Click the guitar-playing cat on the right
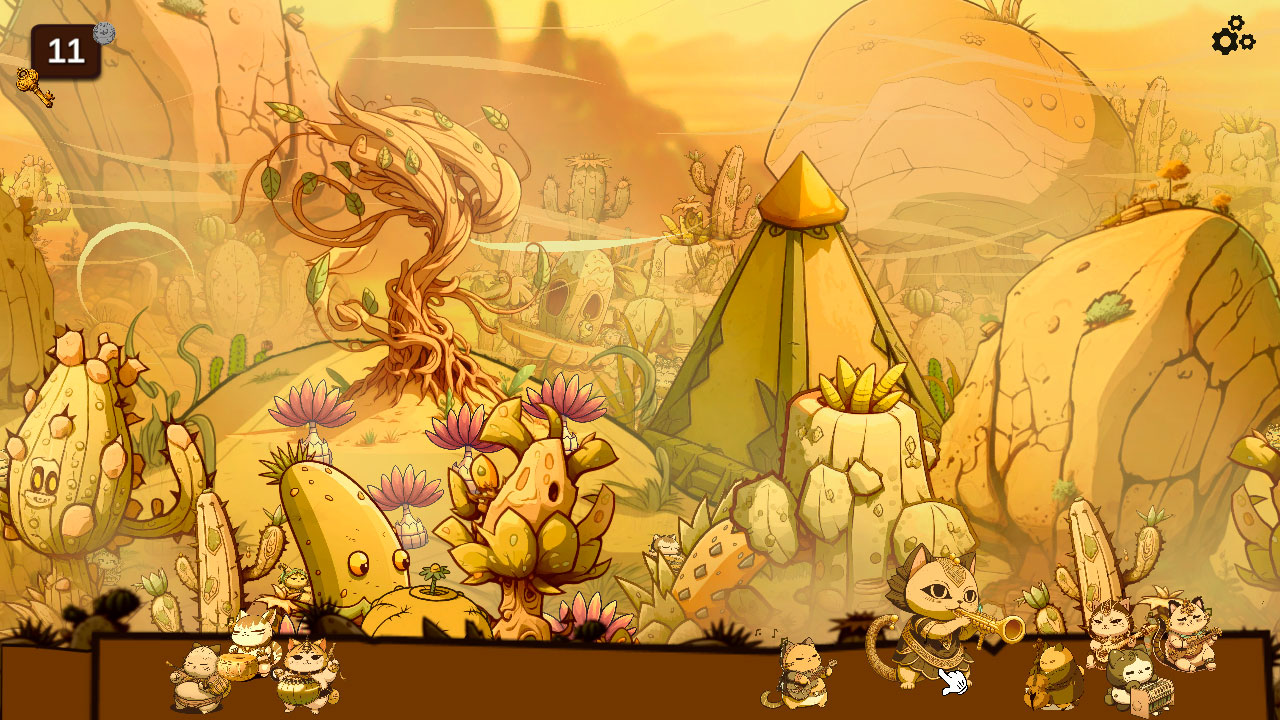Viewport: 1280px width, 720px height. pyautogui.click(x=1190, y=650)
